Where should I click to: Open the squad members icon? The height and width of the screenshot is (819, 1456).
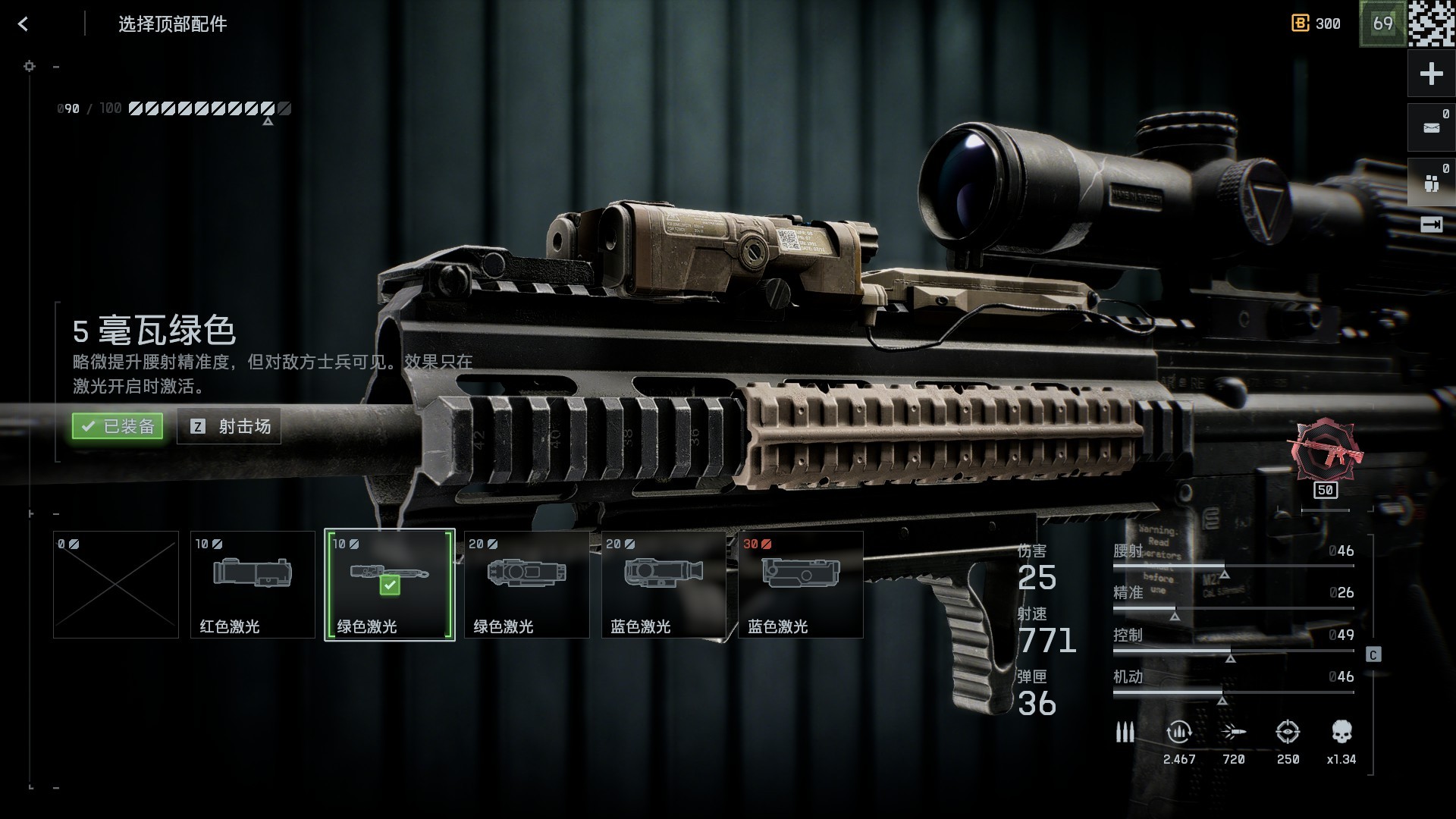pyautogui.click(x=1431, y=182)
